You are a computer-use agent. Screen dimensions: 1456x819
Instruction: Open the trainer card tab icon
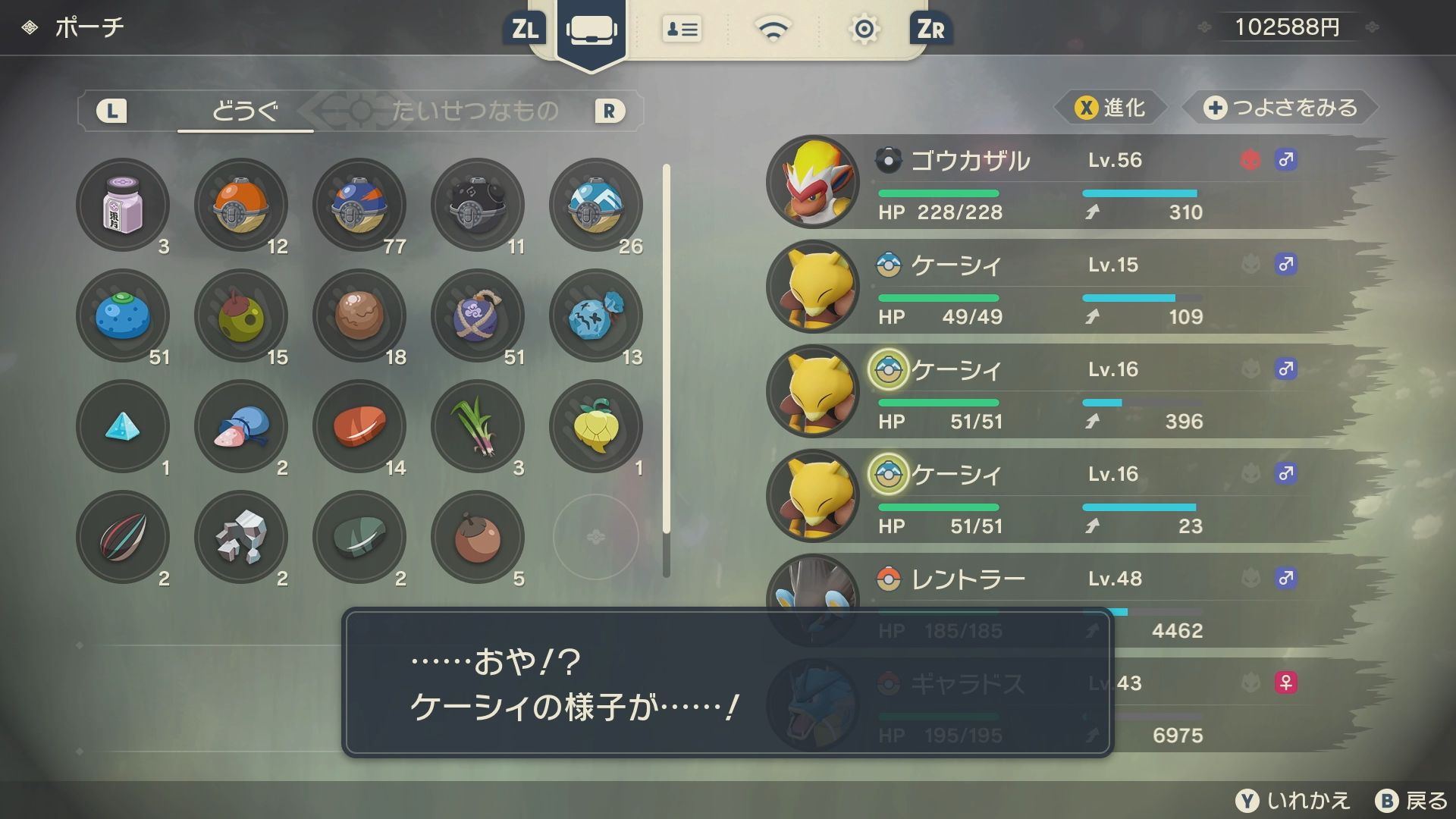682,30
